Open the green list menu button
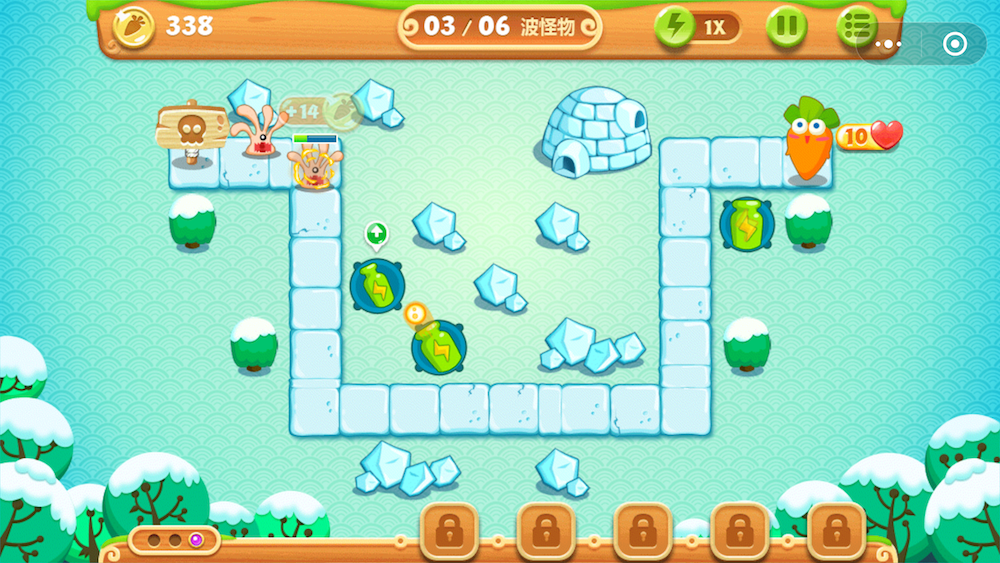 856,25
